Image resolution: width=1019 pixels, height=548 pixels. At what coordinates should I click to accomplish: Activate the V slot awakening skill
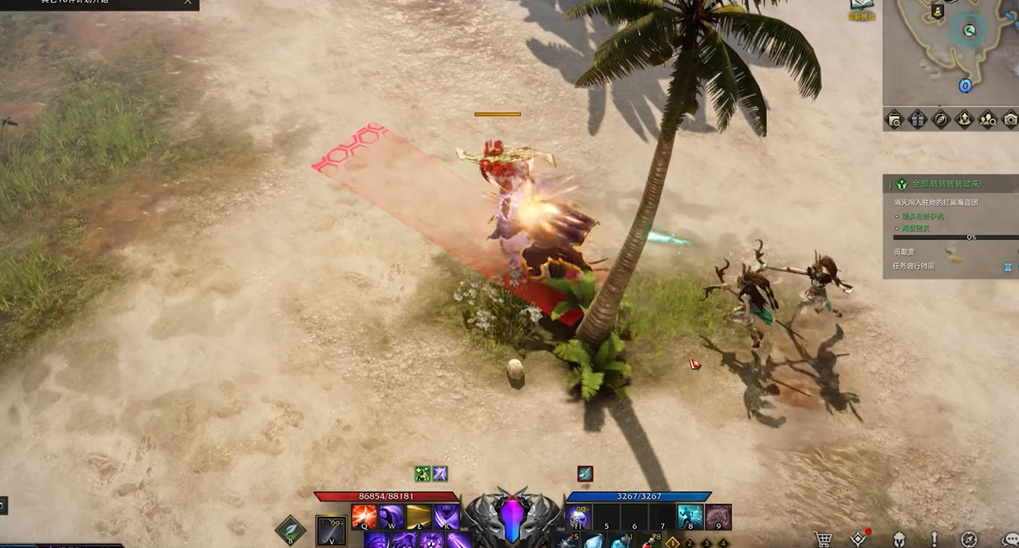331,531
